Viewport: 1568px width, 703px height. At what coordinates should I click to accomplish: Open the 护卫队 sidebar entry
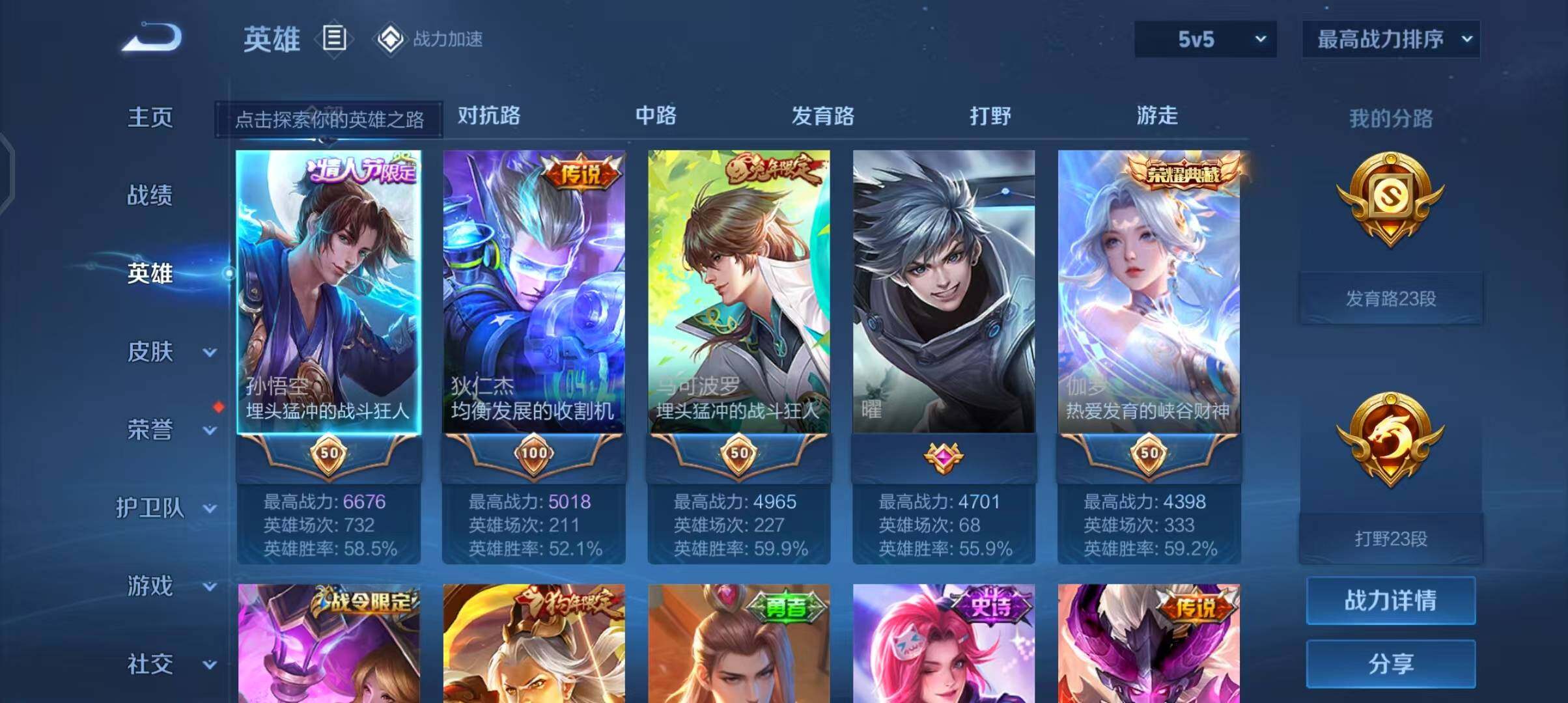[x=166, y=508]
